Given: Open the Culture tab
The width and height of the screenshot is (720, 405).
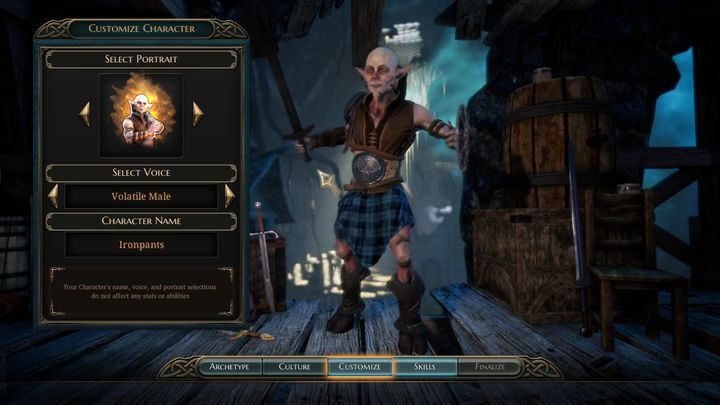Looking at the screenshot, I should [x=294, y=367].
